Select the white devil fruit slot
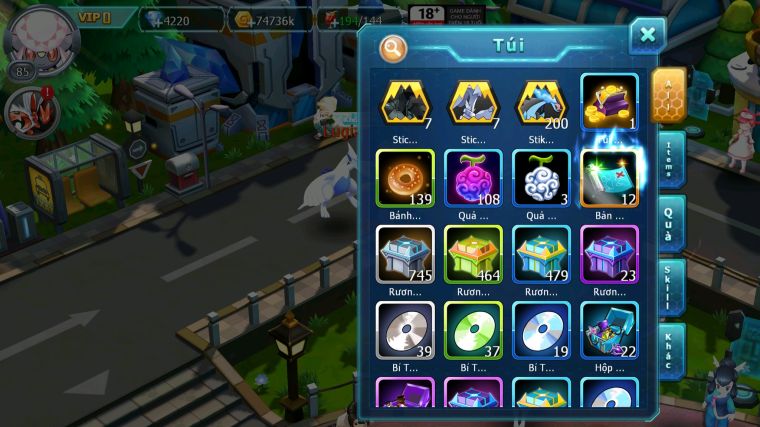Screen dimensions: 760x427 click(541, 180)
